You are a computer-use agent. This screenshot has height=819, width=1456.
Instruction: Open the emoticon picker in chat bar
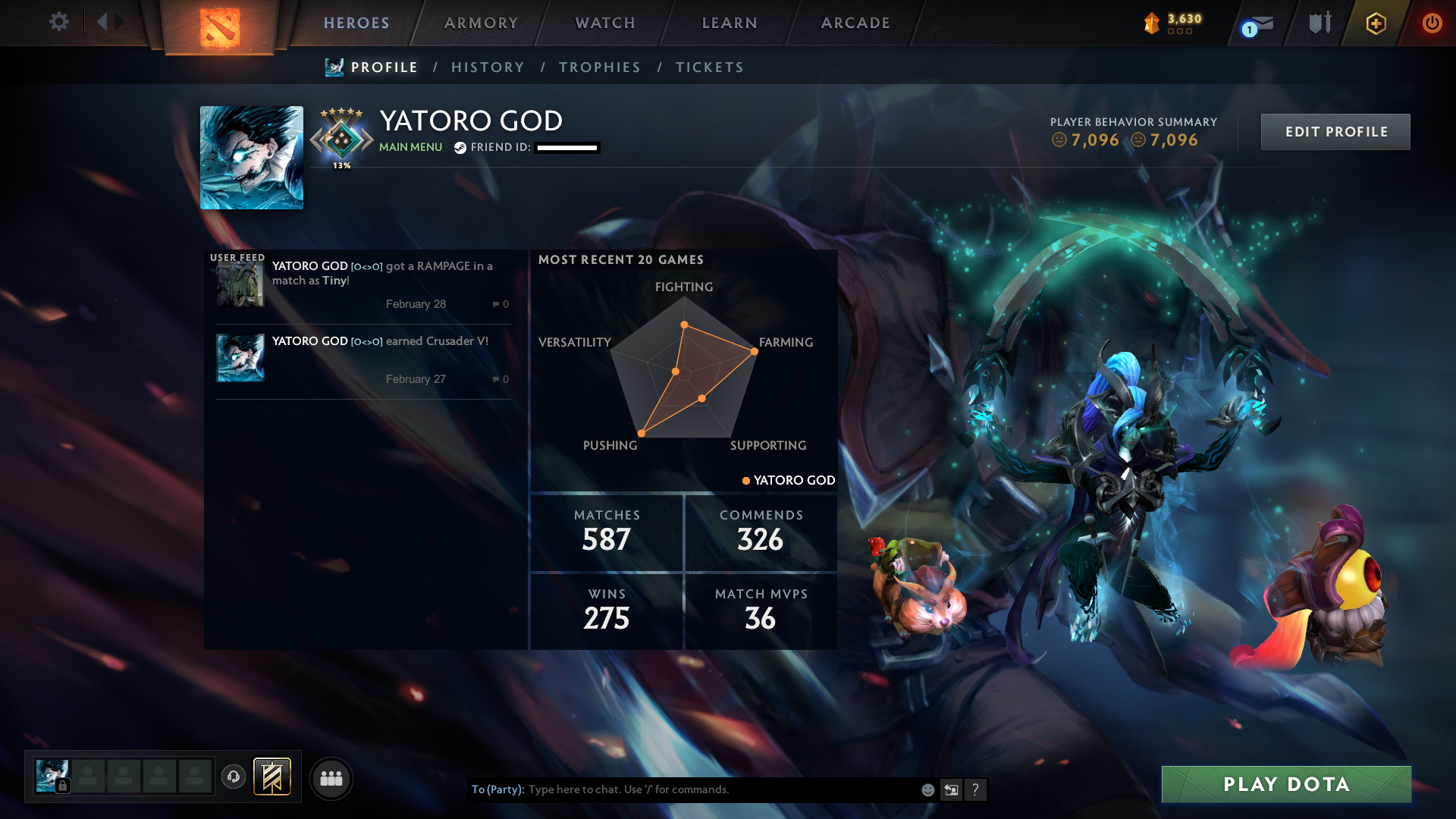pyautogui.click(x=927, y=789)
